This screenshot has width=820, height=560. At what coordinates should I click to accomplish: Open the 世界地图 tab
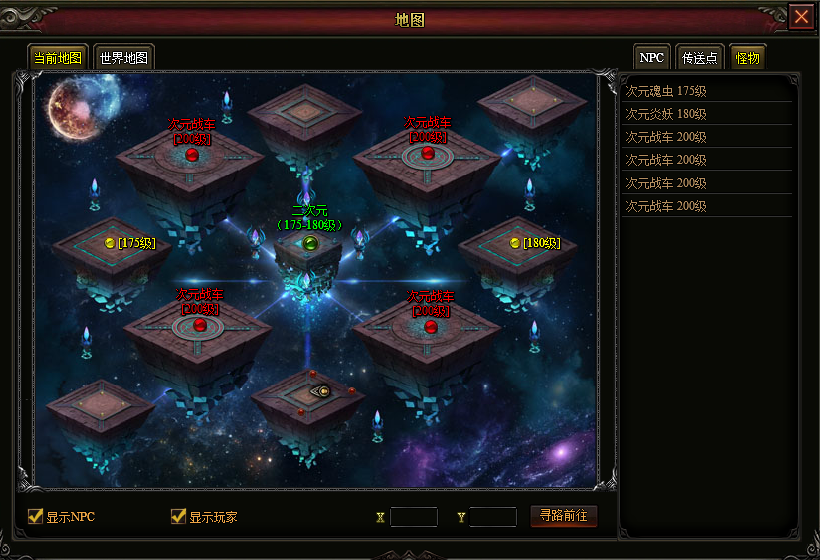click(124, 57)
